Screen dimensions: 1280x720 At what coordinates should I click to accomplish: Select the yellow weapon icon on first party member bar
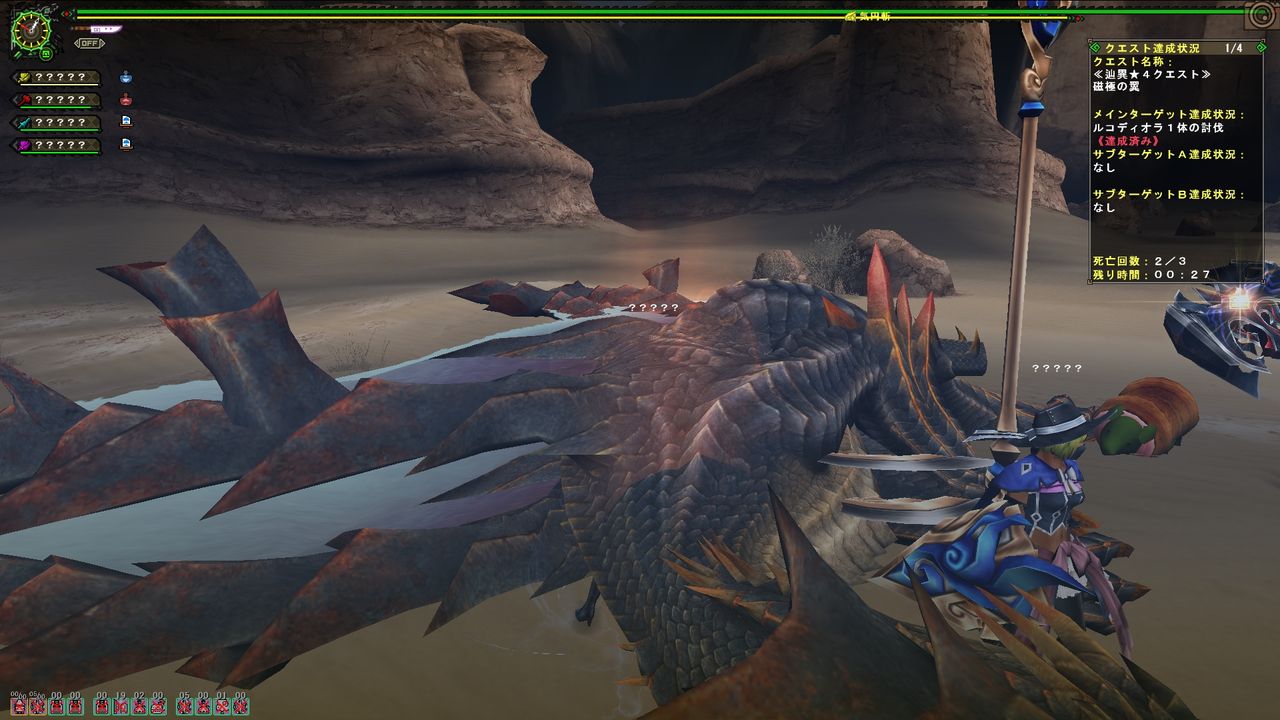pos(24,77)
